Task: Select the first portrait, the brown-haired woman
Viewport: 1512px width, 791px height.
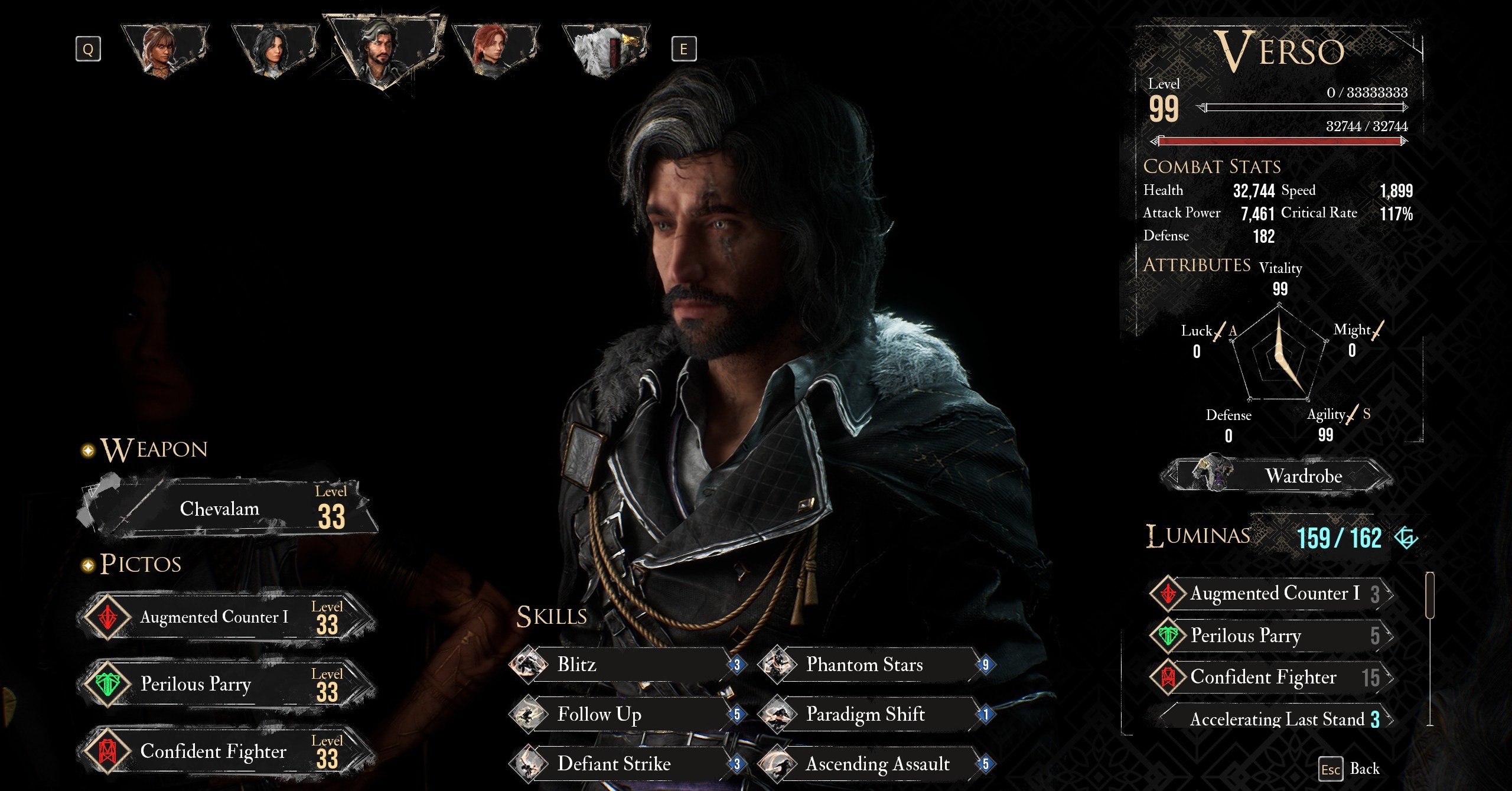Action: click(x=164, y=50)
